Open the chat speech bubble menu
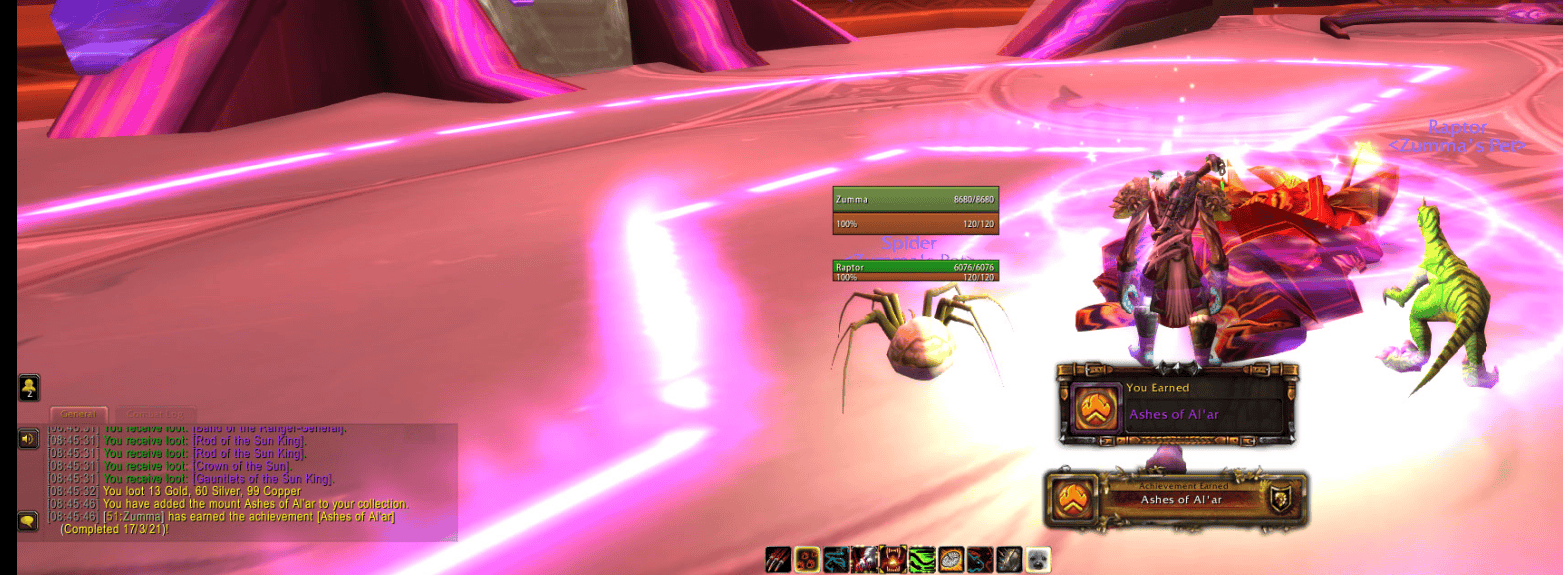1563x575 pixels. point(28,520)
